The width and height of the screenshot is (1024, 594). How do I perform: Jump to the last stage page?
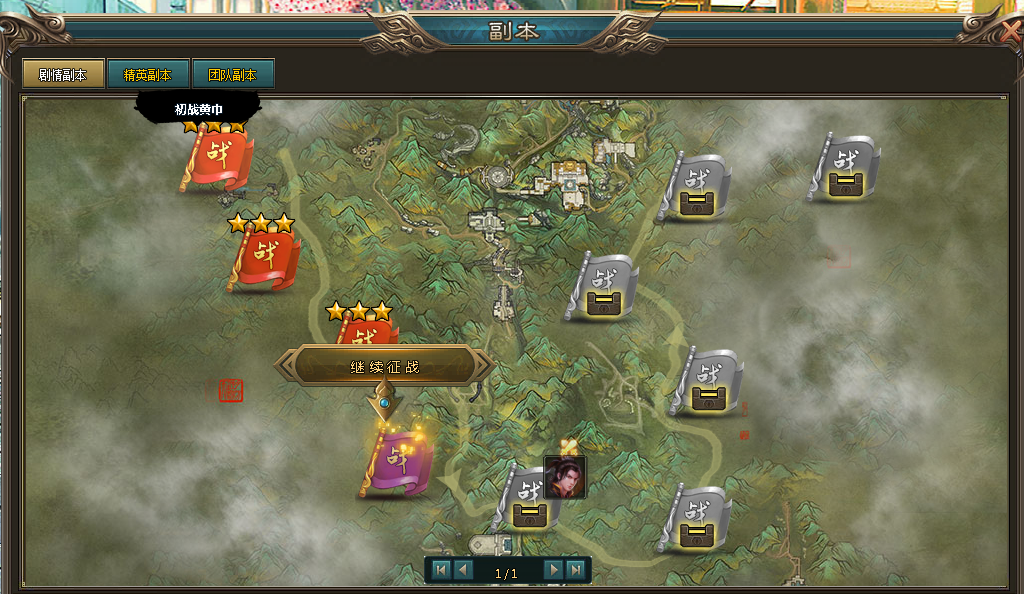[x=575, y=570]
